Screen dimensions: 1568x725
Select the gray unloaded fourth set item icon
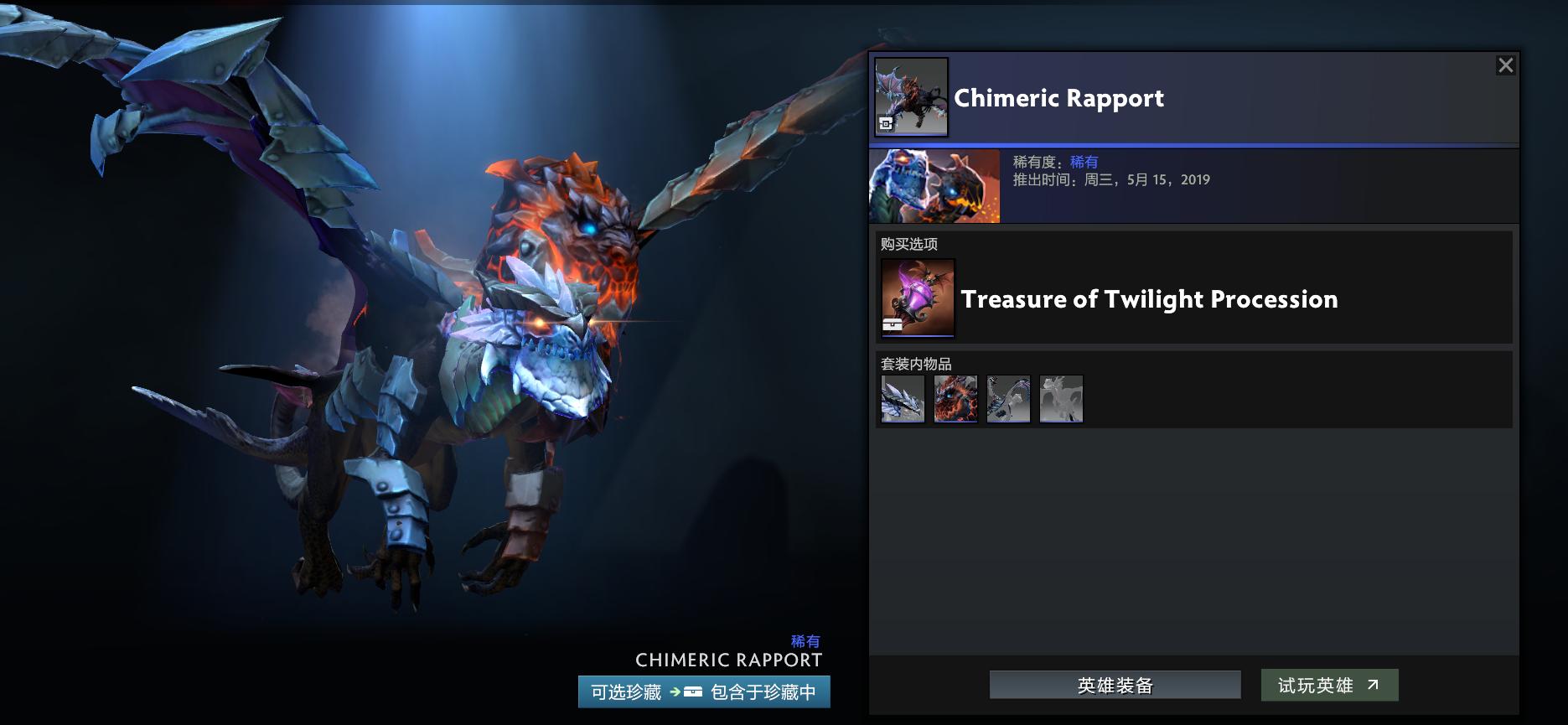[1061, 399]
